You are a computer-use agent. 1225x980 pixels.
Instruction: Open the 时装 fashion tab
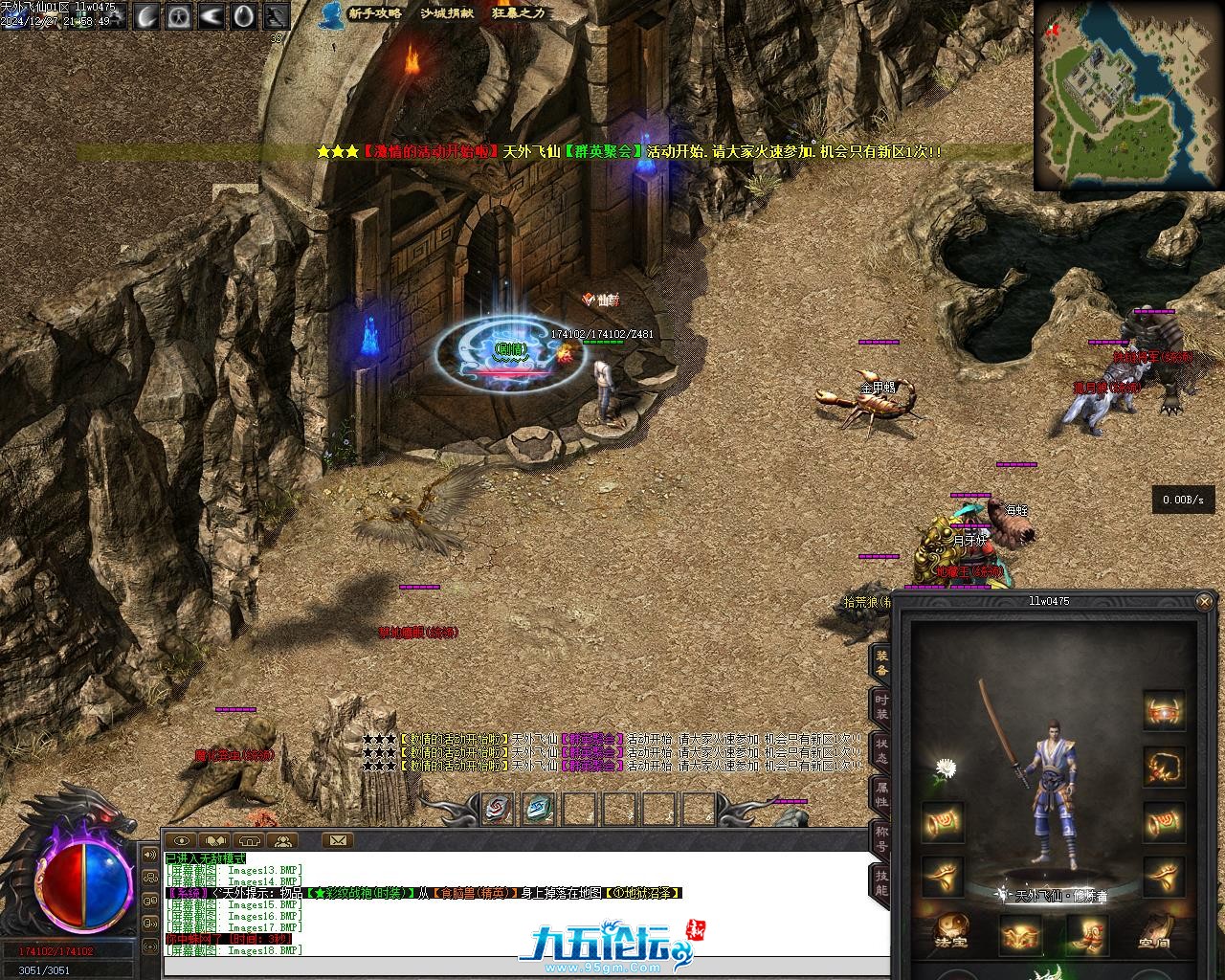coord(880,706)
